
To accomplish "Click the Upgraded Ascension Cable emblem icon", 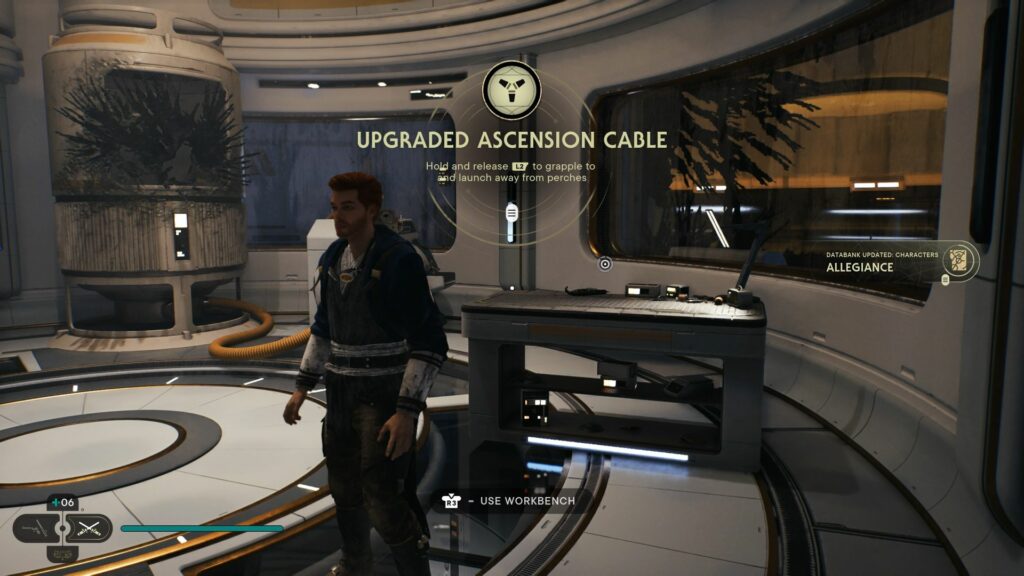I will [511, 90].
